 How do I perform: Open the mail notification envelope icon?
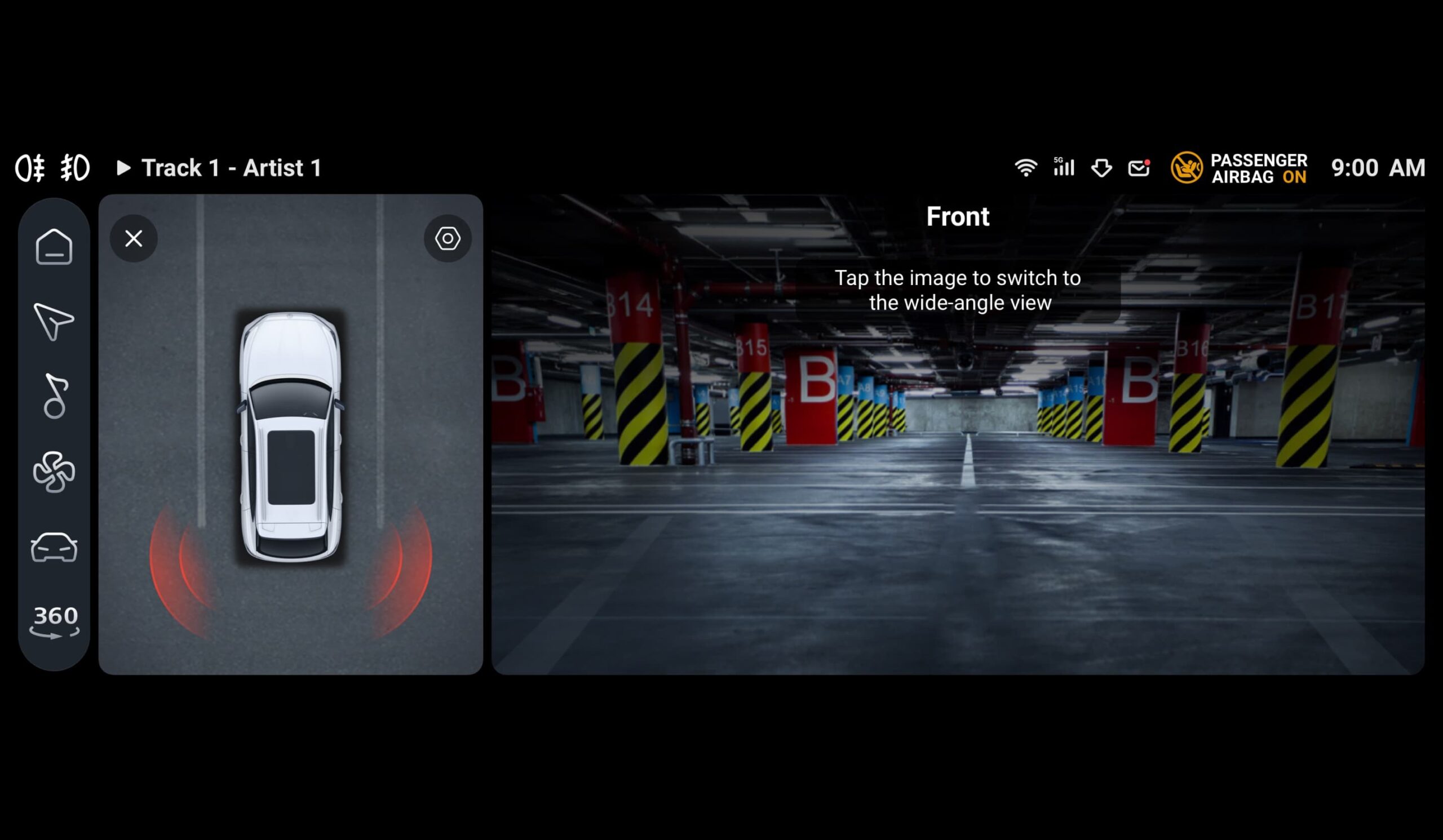click(1139, 168)
